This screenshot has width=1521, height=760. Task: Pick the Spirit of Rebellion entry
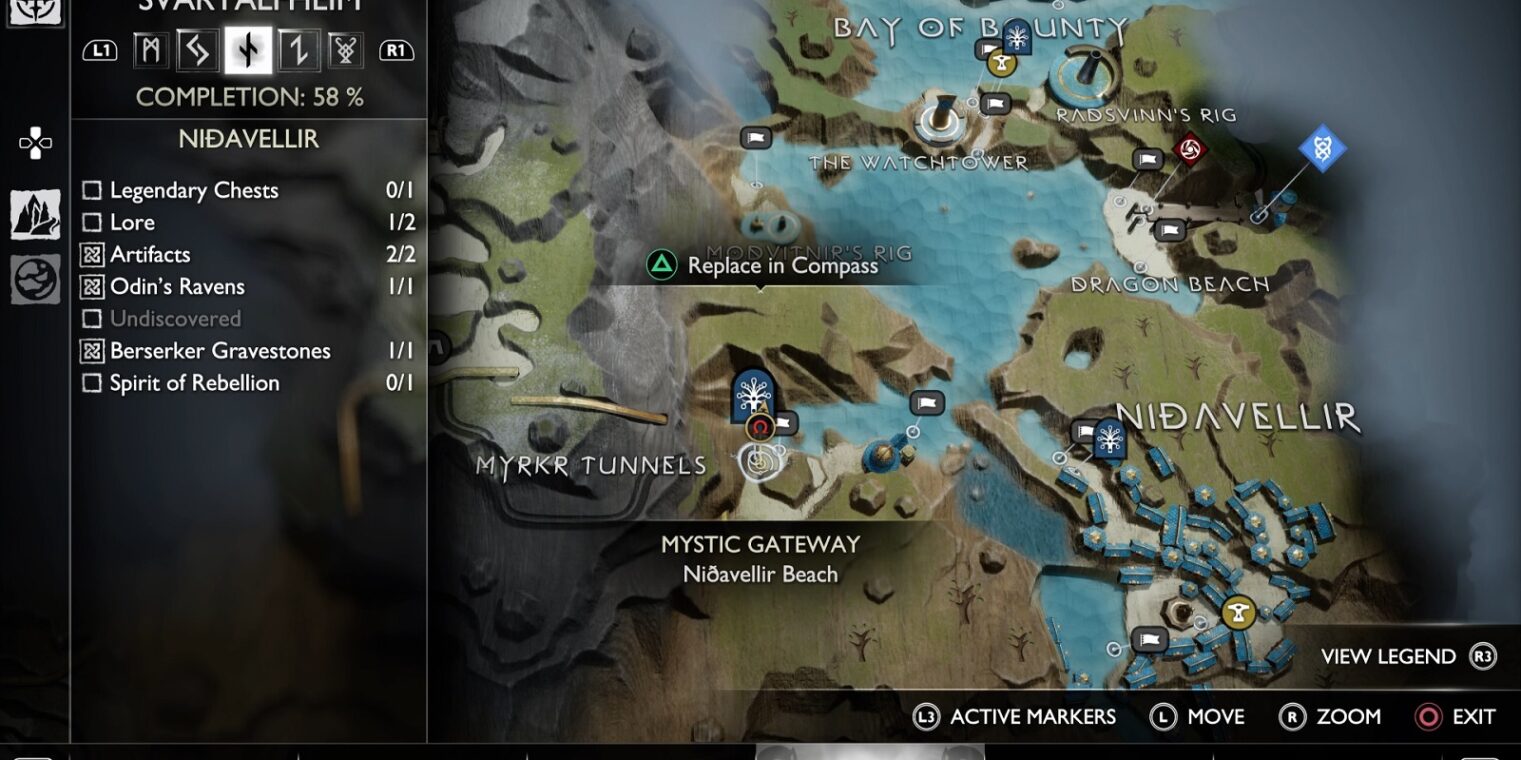point(248,382)
